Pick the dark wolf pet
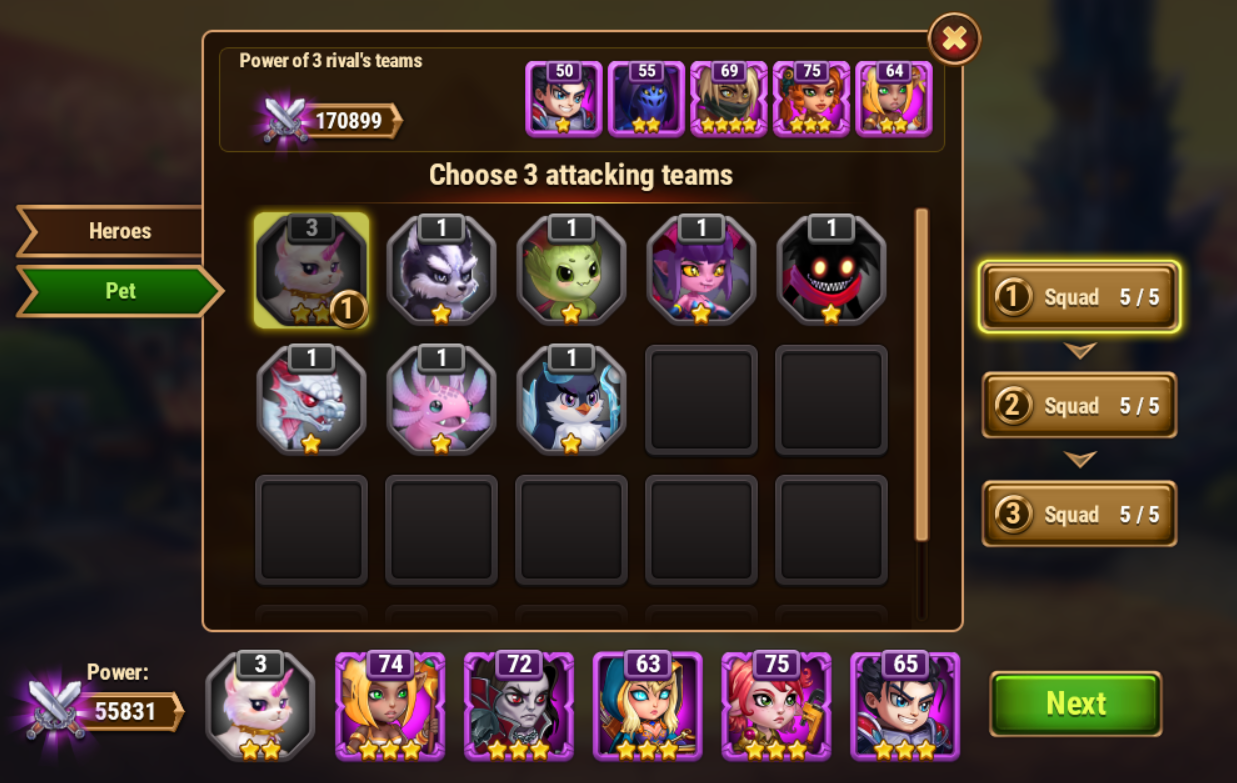This screenshot has width=1237, height=783. pyautogui.click(x=441, y=271)
